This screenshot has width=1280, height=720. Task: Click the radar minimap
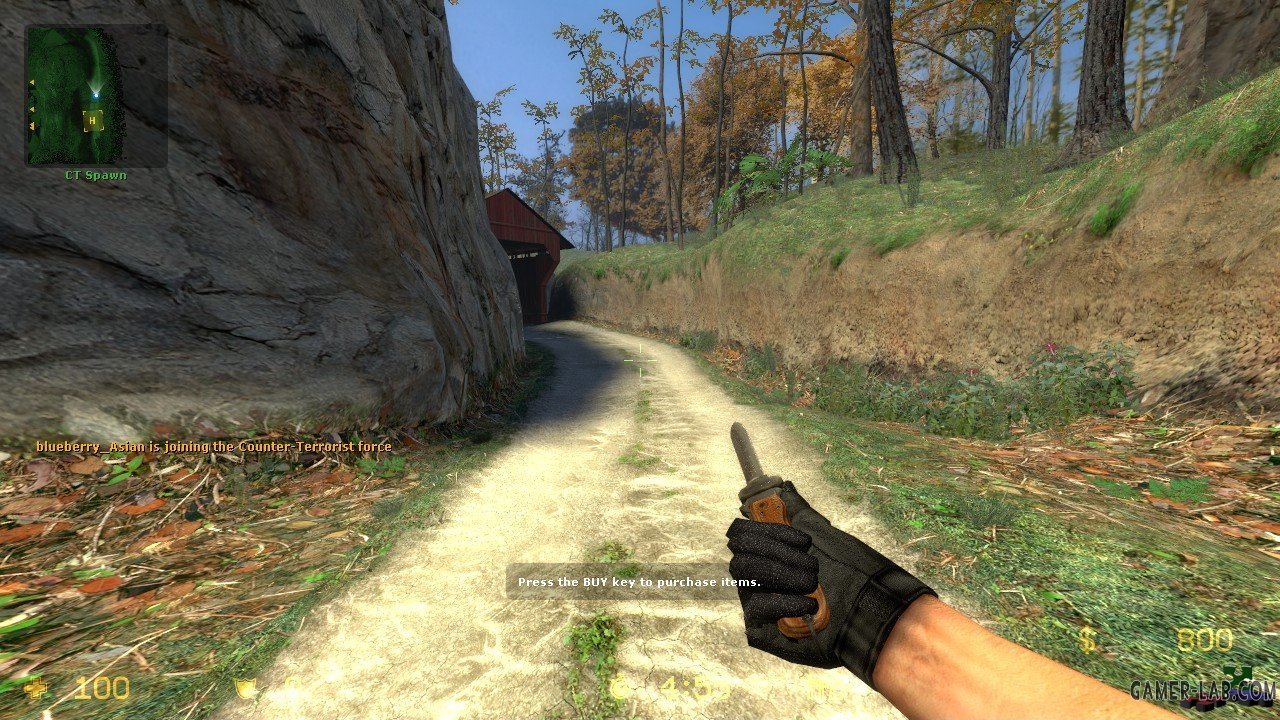pyautogui.click(x=95, y=95)
